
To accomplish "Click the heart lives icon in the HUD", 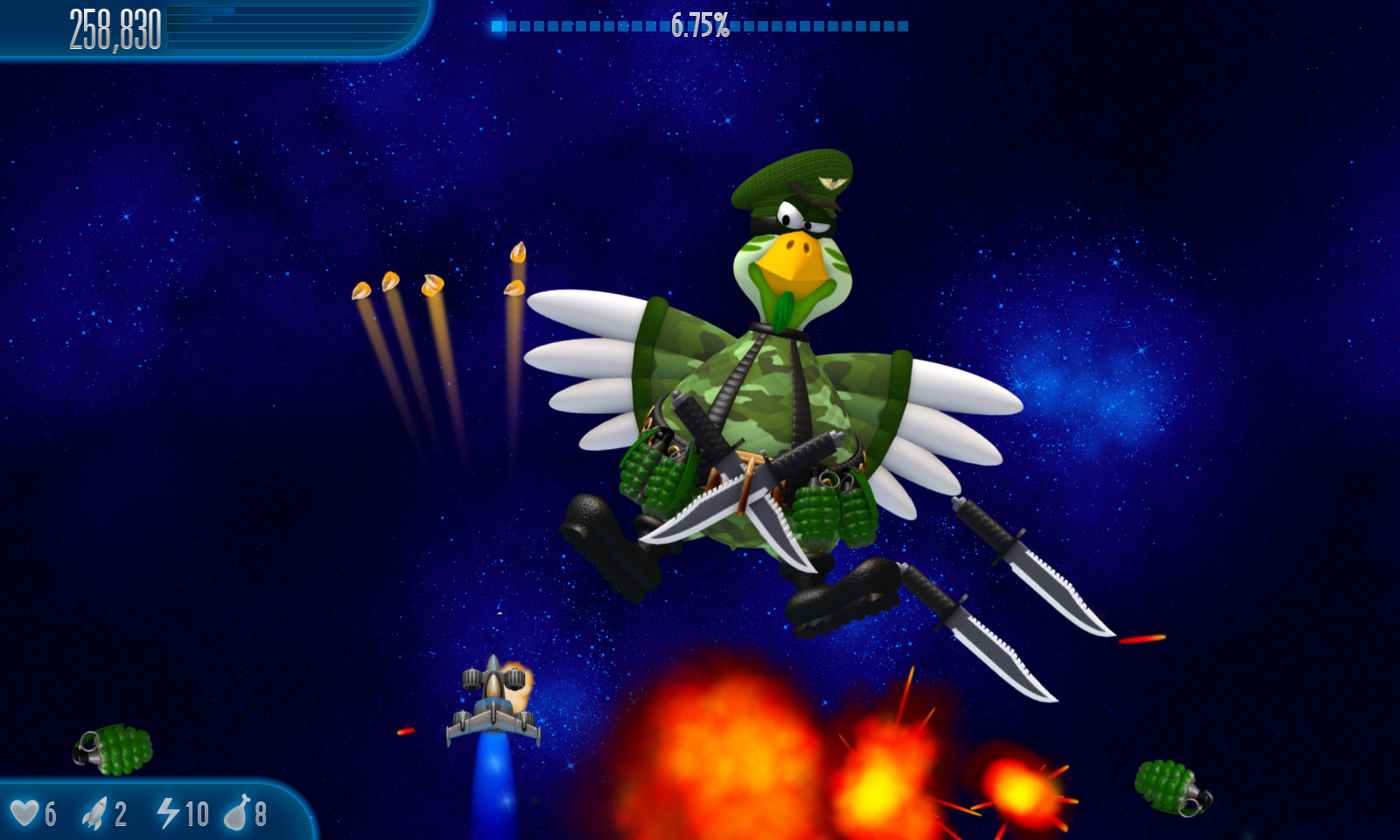I will [26, 812].
